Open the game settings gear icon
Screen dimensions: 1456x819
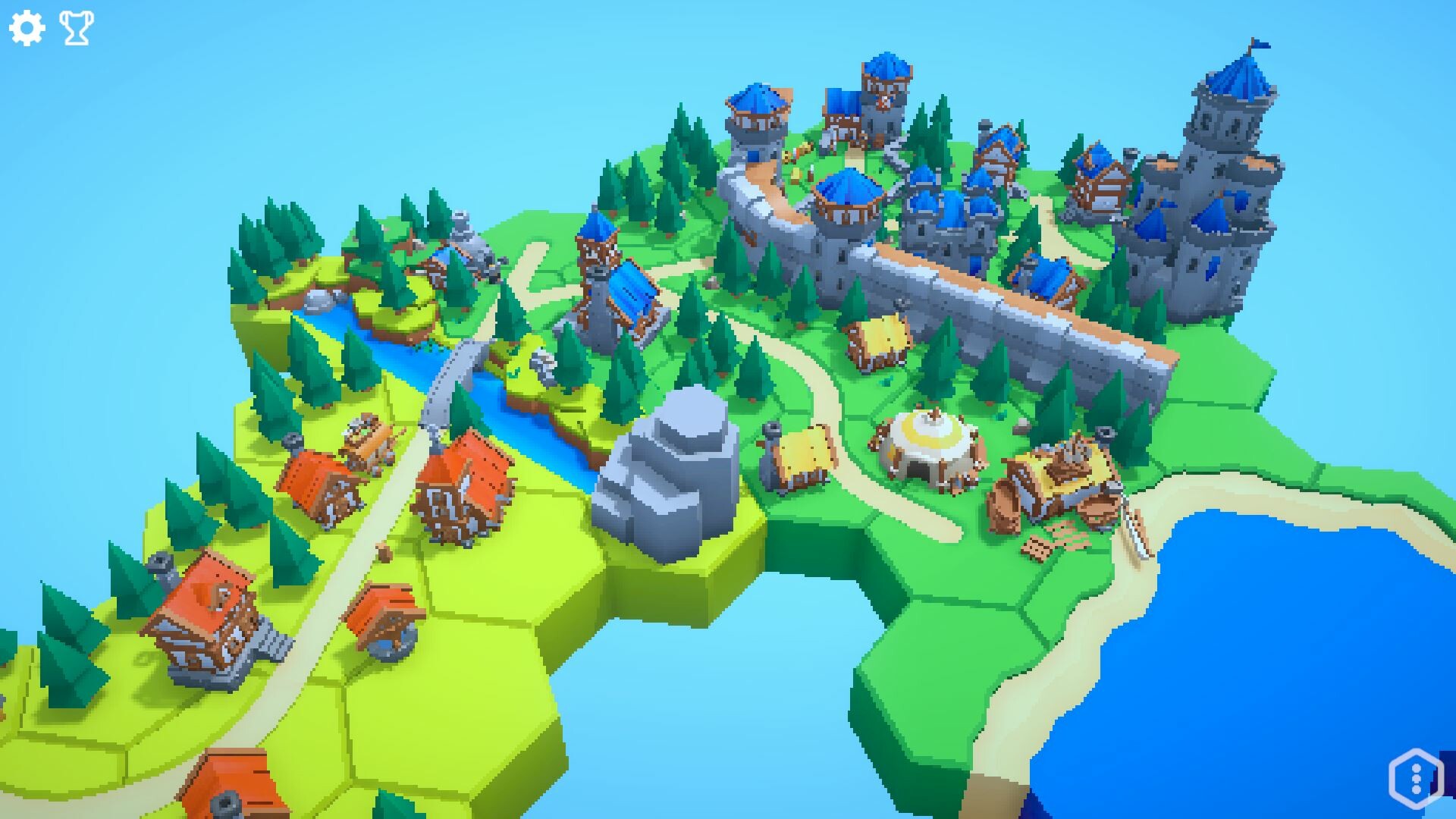click(x=28, y=28)
